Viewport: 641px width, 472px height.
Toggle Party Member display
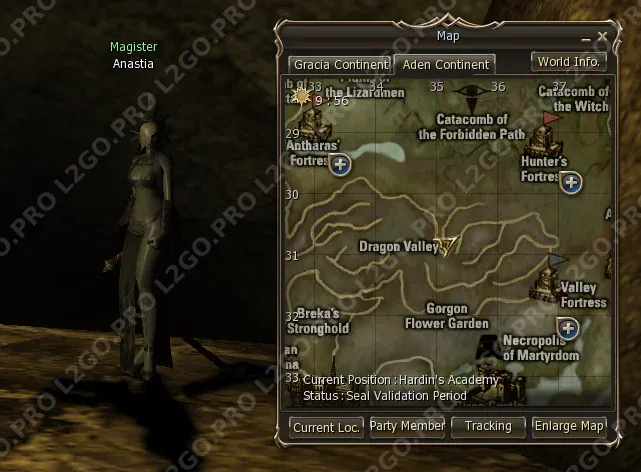coord(407,426)
